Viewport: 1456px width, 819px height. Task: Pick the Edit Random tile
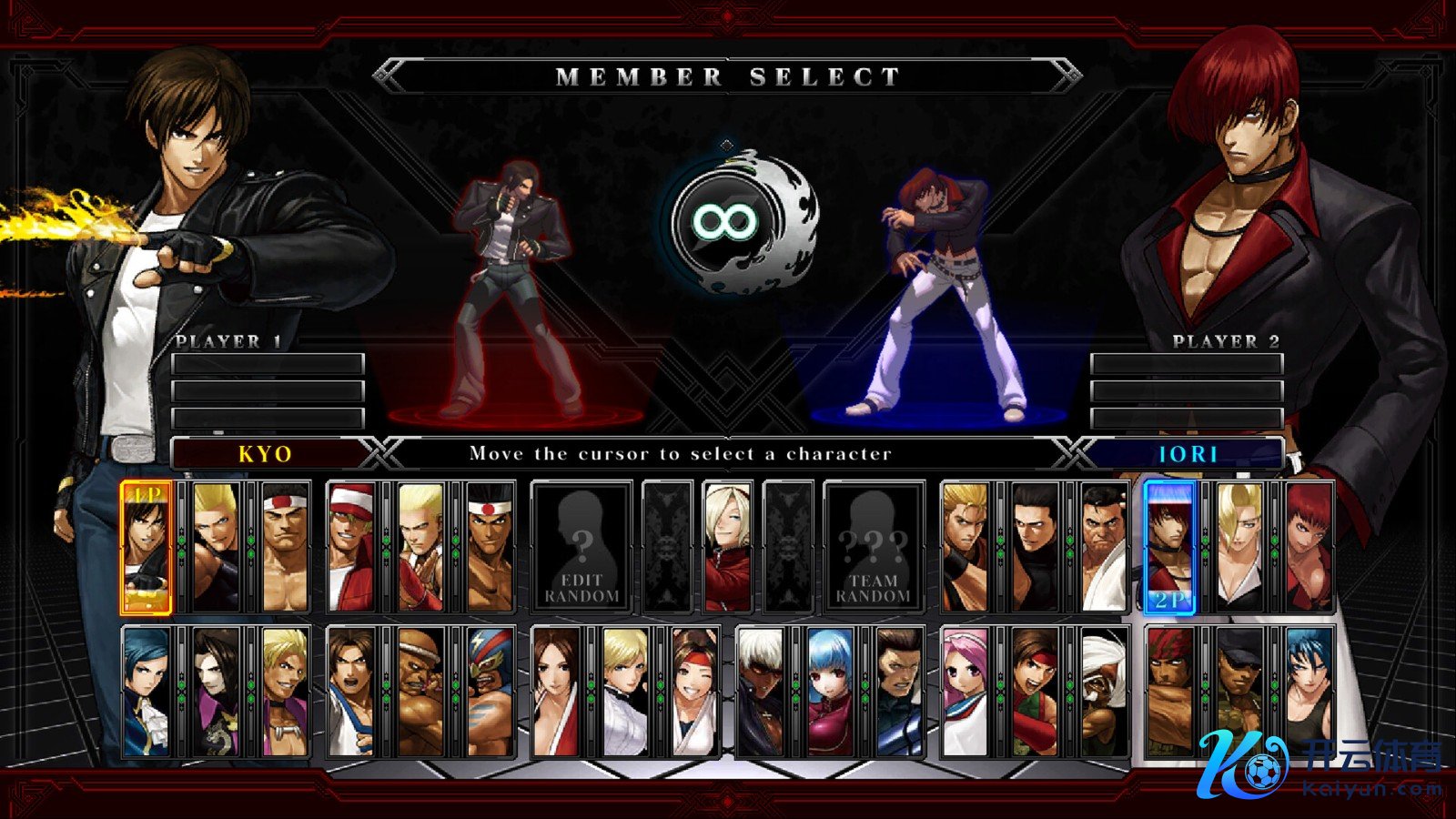tap(581, 547)
